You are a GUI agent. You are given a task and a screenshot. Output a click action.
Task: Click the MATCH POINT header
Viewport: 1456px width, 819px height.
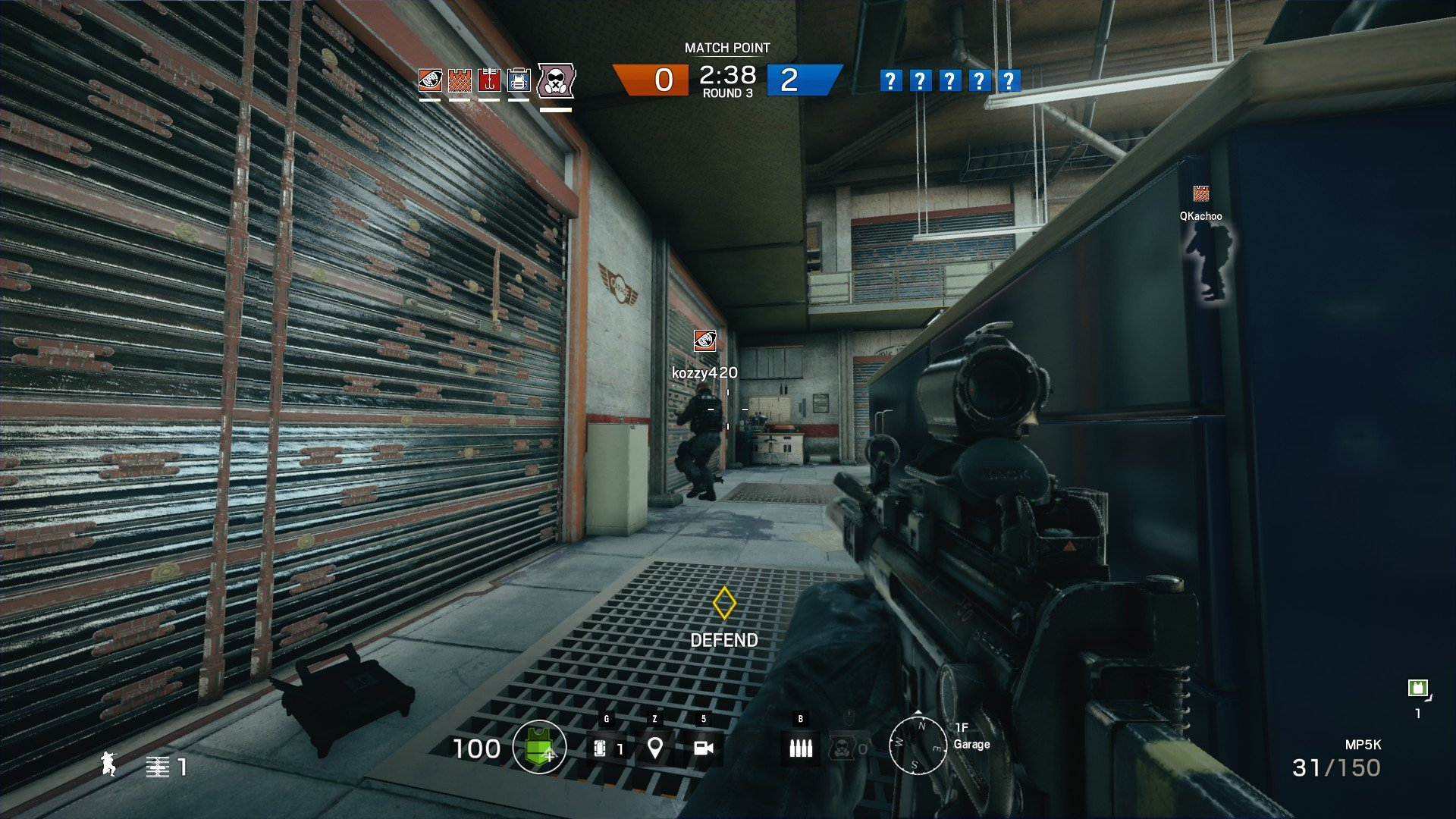(x=726, y=47)
